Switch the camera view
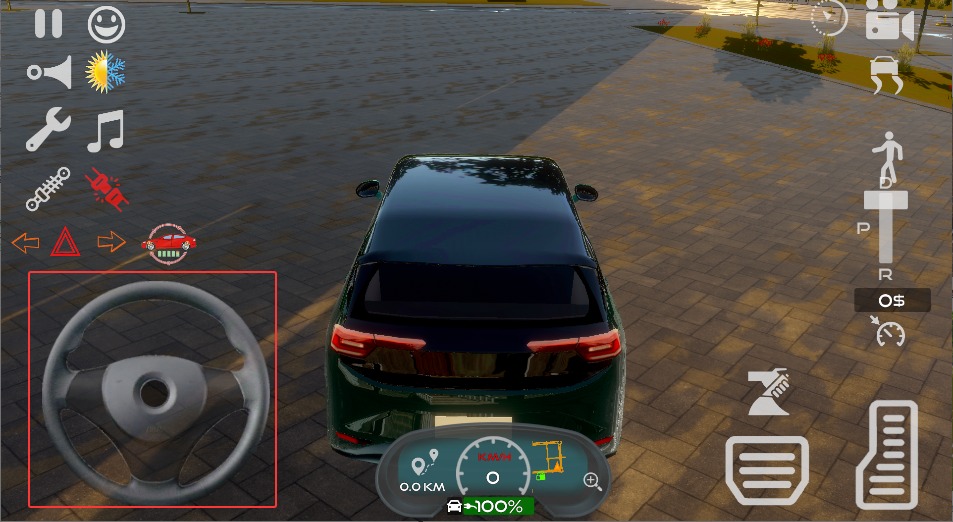This screenshot has width=953, height=522. 889,20
